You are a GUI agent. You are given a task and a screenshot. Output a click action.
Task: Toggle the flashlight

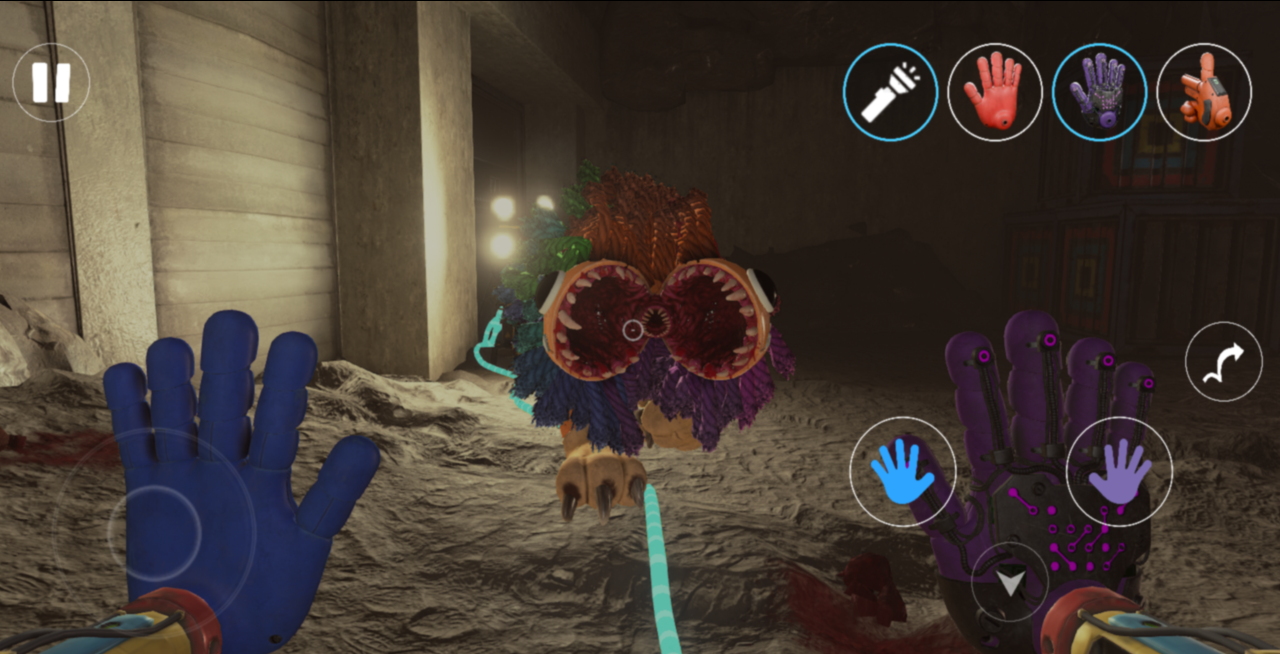[890, 92]
